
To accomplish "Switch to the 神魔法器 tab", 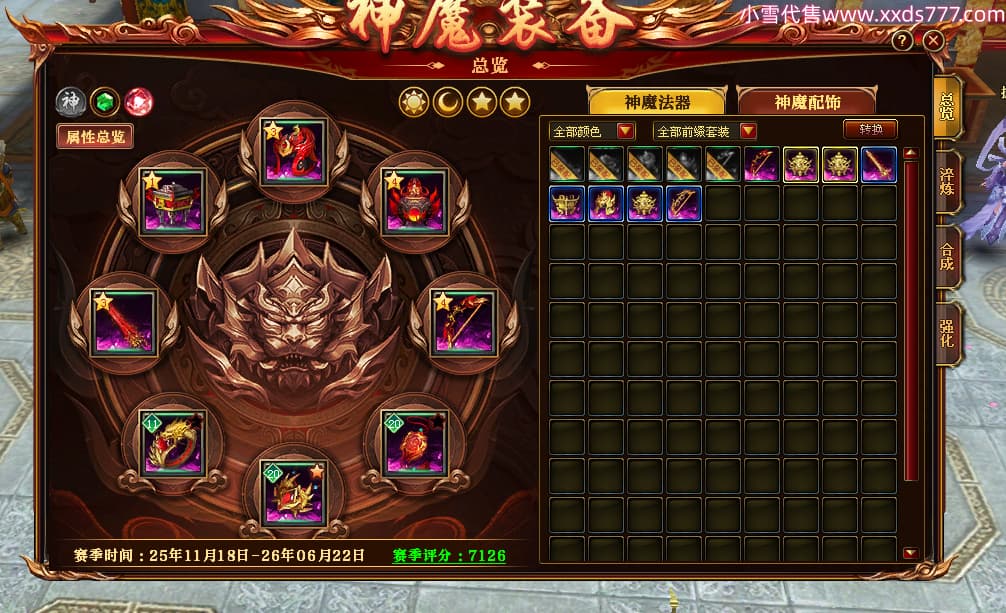I will pos(657,102).
